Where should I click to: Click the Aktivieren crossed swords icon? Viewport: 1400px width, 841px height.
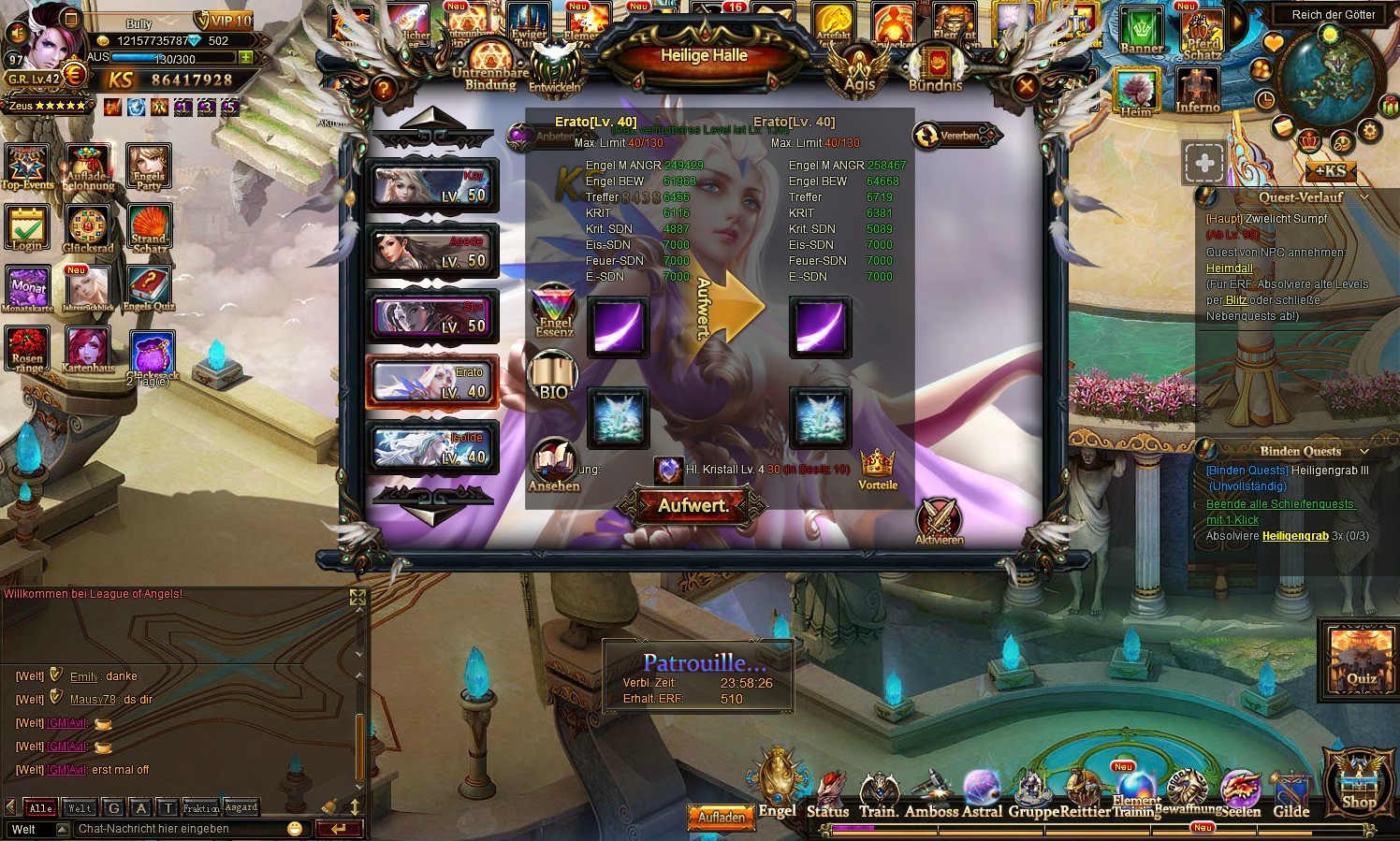939,521
